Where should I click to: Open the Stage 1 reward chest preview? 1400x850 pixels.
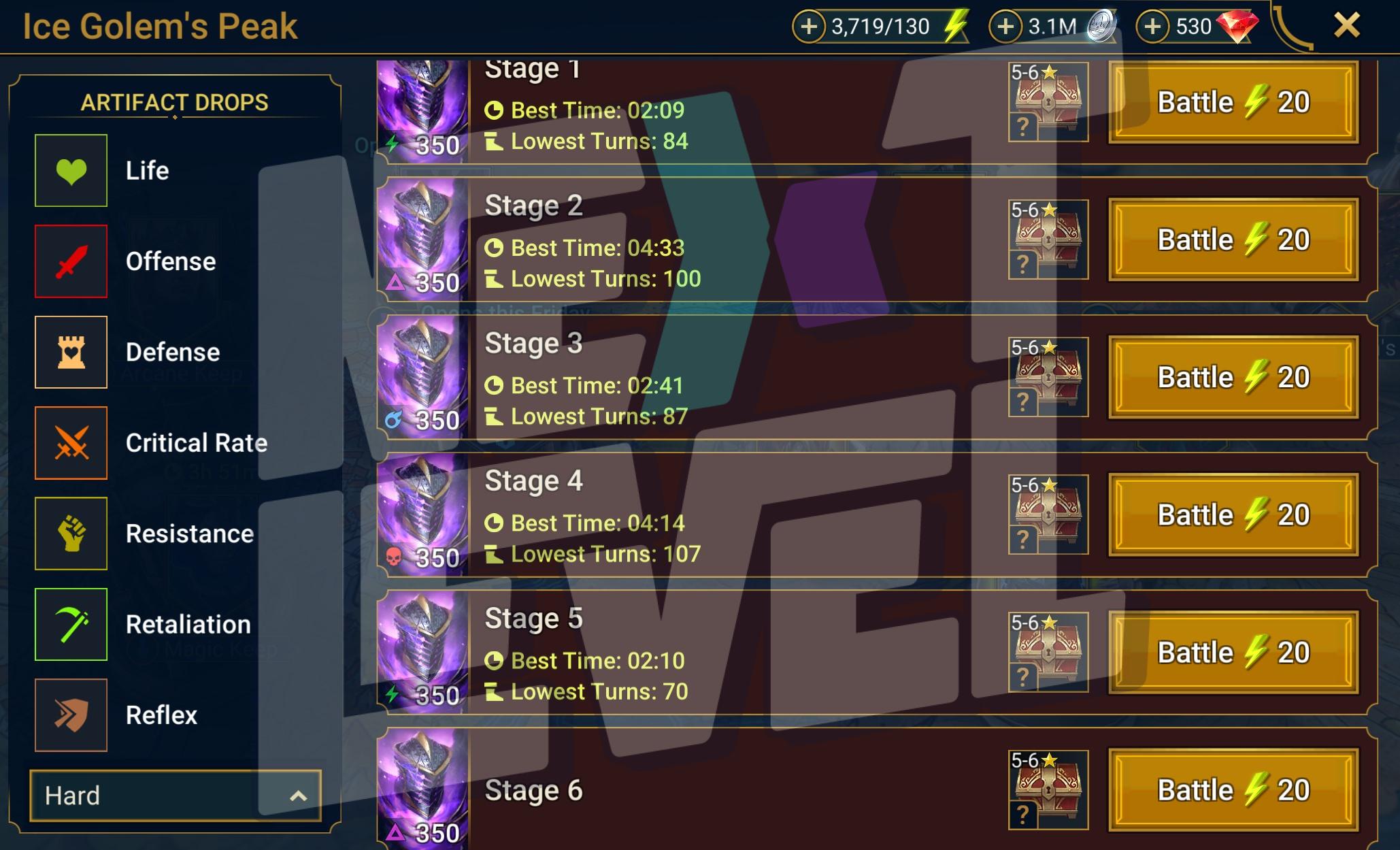(1048, 102)
